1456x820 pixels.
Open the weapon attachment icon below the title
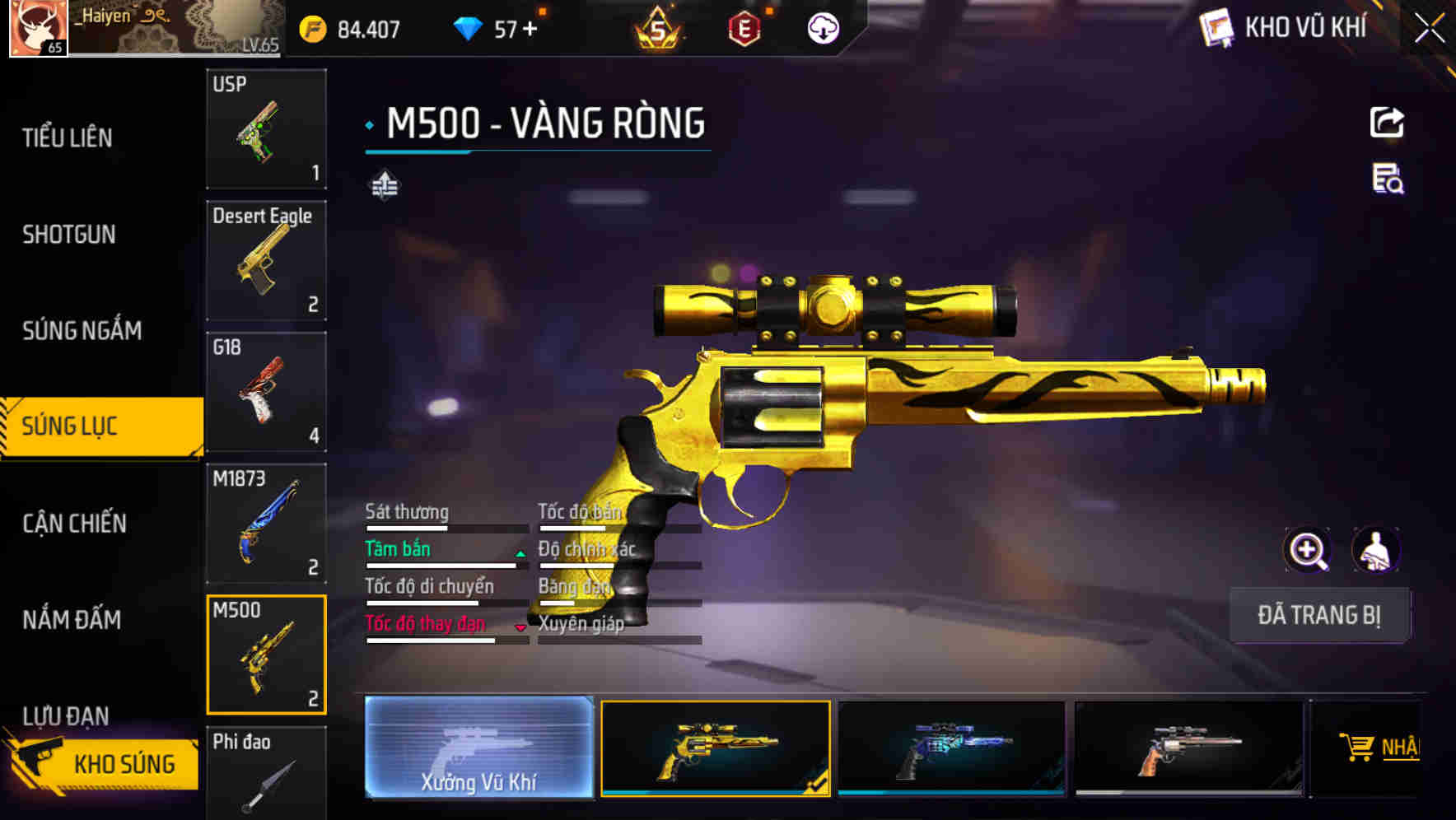(x=383, y=185)
